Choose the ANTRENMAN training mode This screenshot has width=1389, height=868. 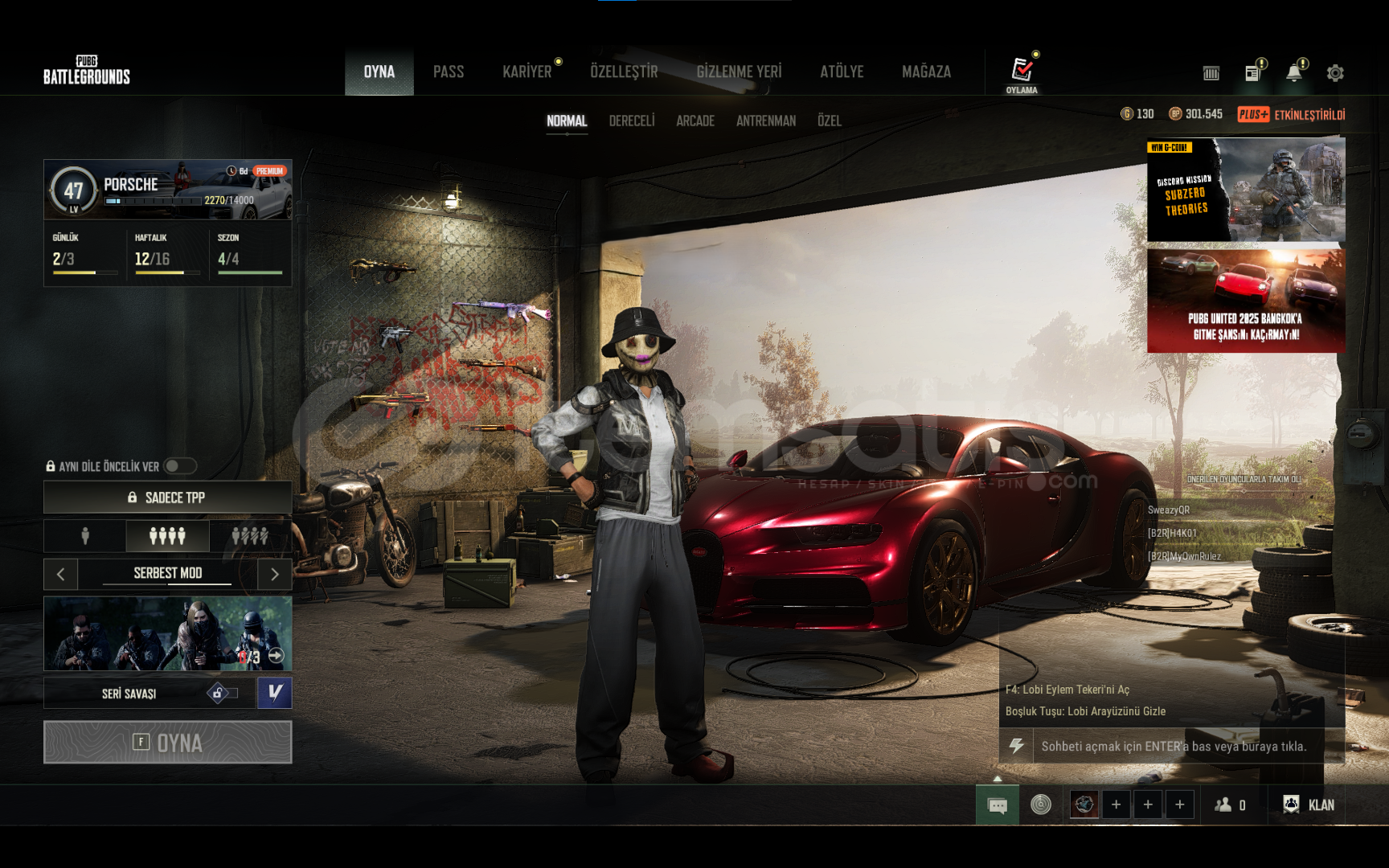[766, 121]
